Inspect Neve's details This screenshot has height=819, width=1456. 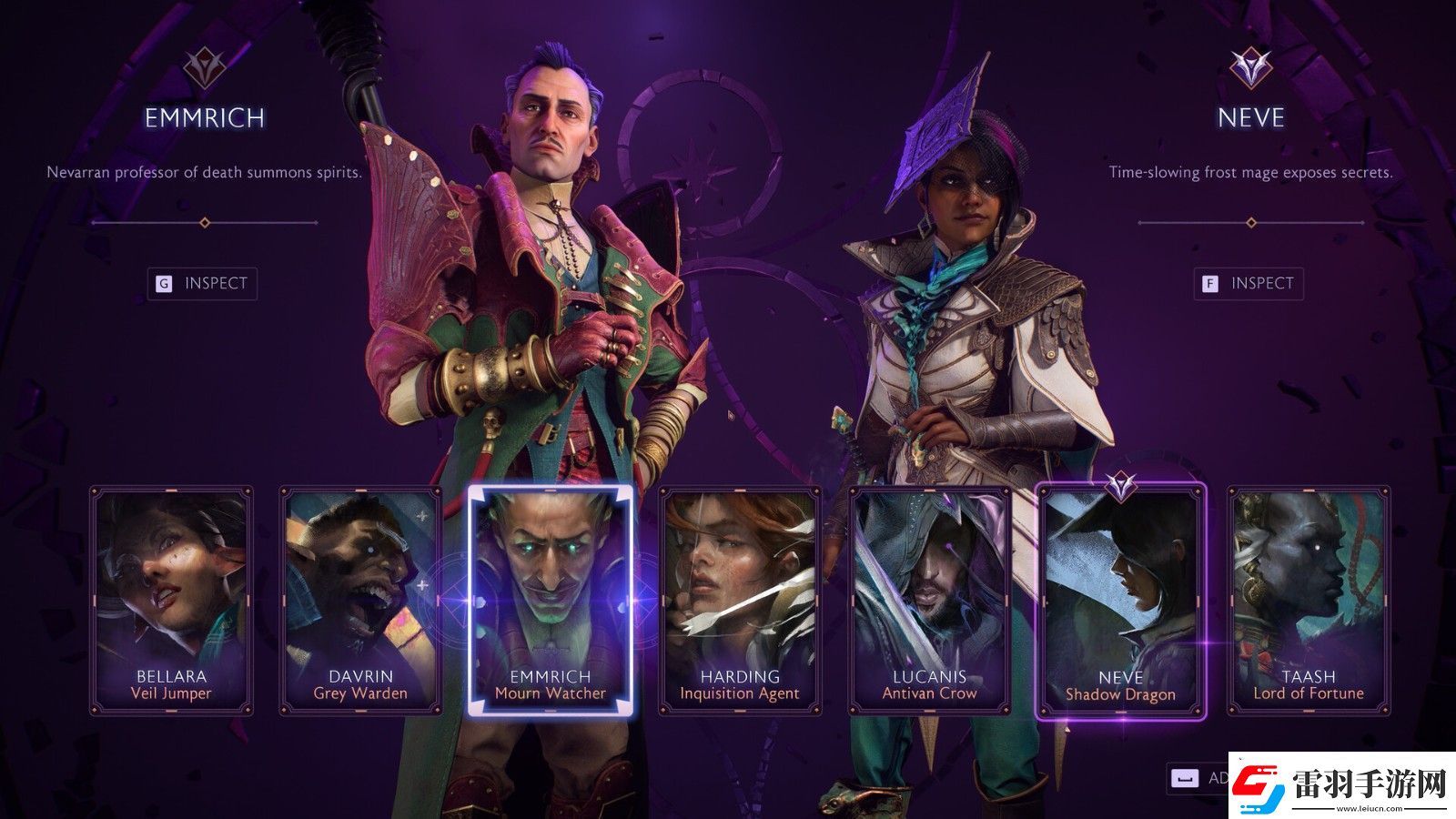pyautogui.click(x=1249, y=284)
